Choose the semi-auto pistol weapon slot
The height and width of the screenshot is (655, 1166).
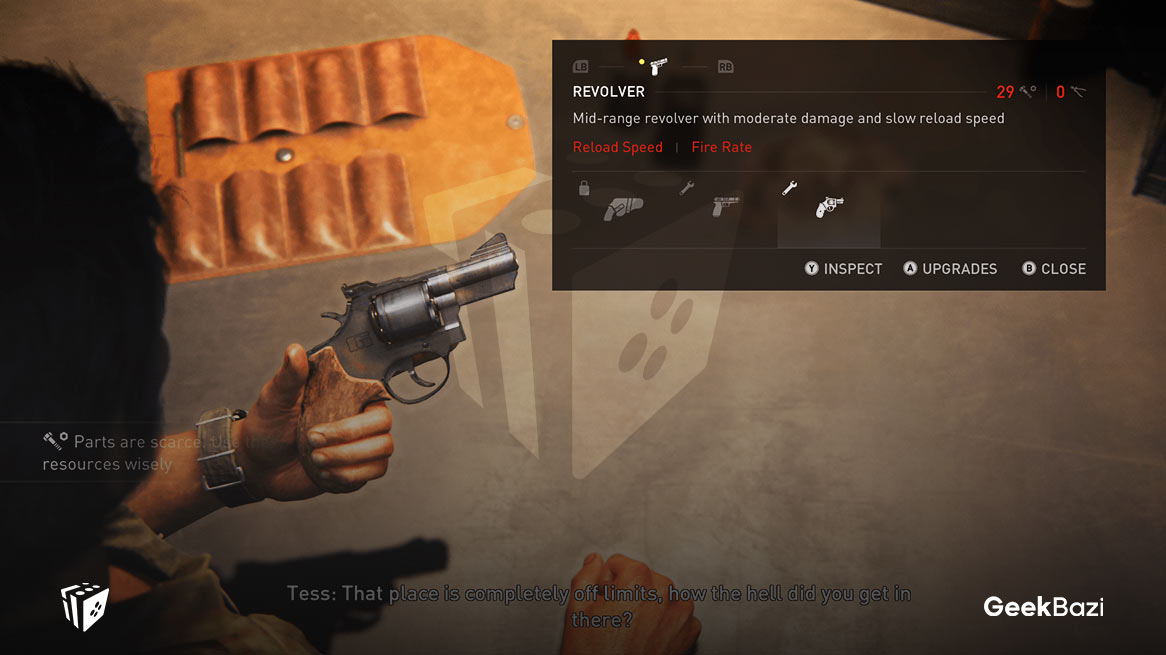[x=726, y=207]
